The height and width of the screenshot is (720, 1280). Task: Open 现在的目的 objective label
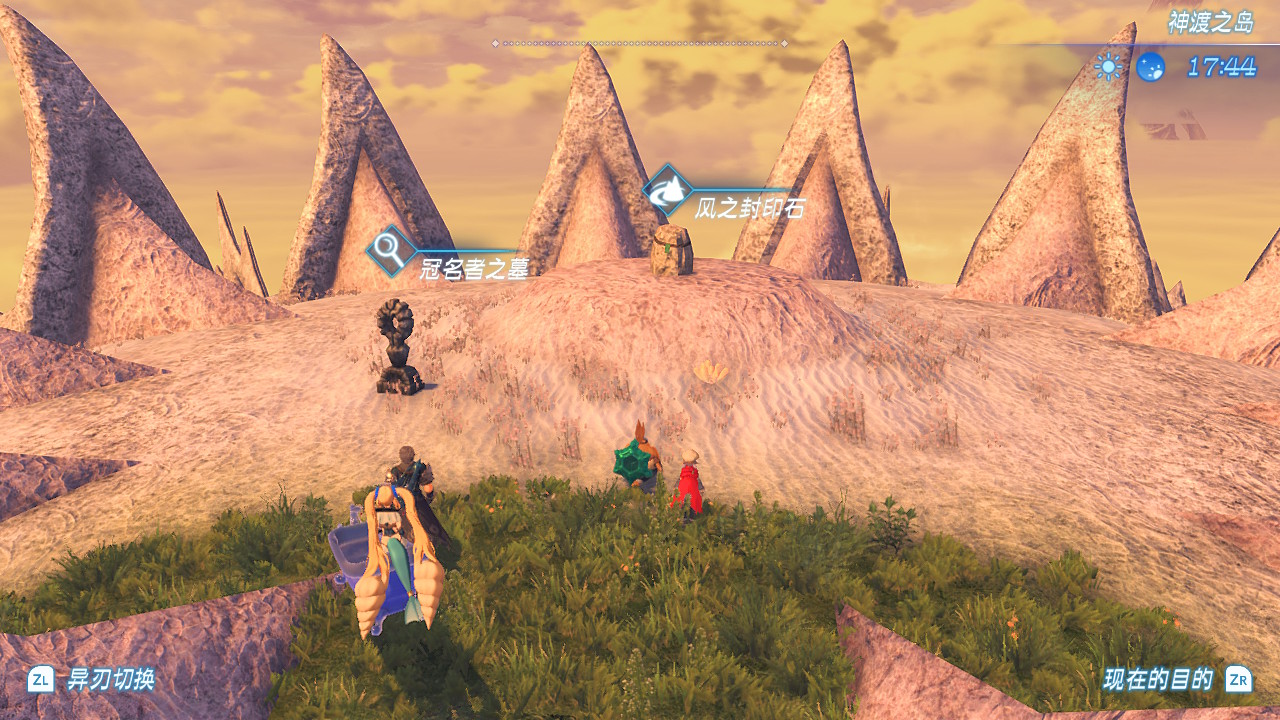coord(1158,680)
